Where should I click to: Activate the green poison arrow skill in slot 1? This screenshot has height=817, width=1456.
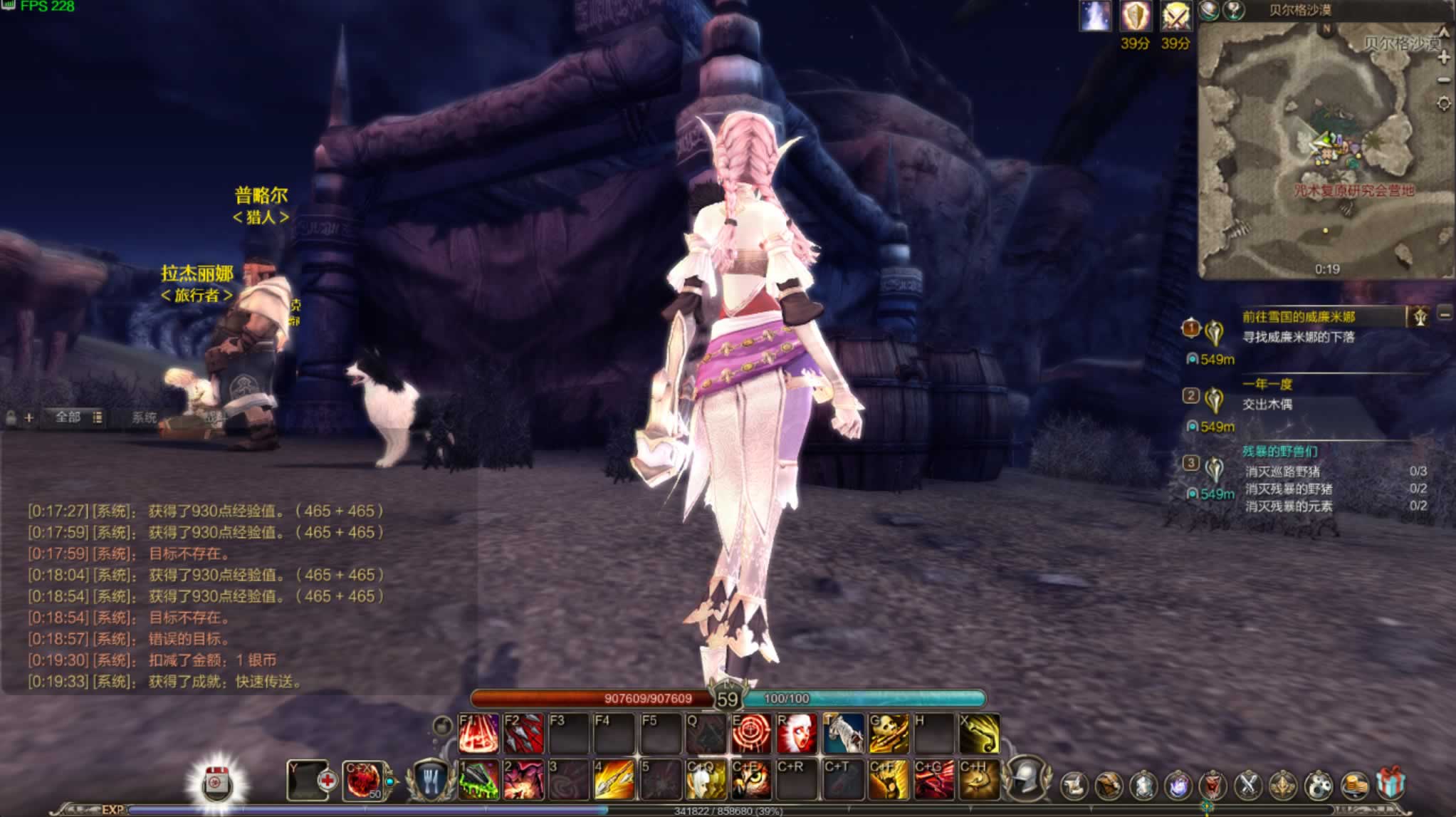[478, 780]
